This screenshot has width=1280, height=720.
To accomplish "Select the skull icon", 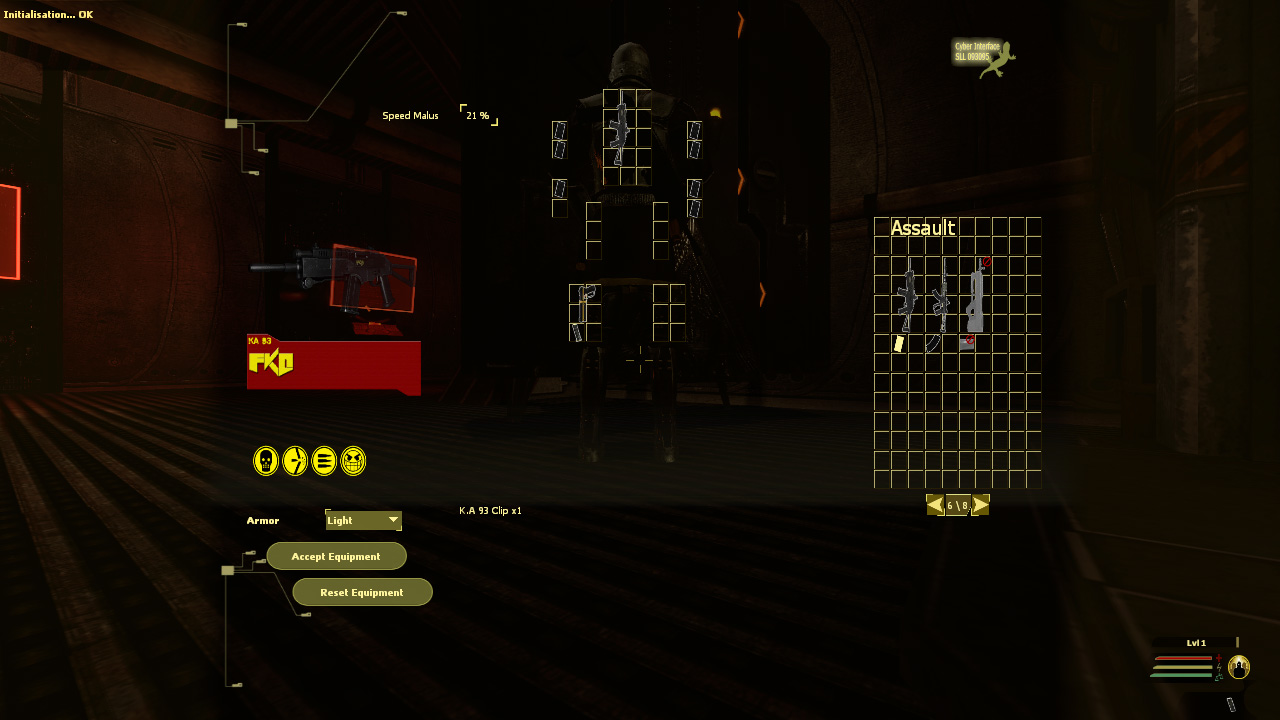I will [266, 461].
